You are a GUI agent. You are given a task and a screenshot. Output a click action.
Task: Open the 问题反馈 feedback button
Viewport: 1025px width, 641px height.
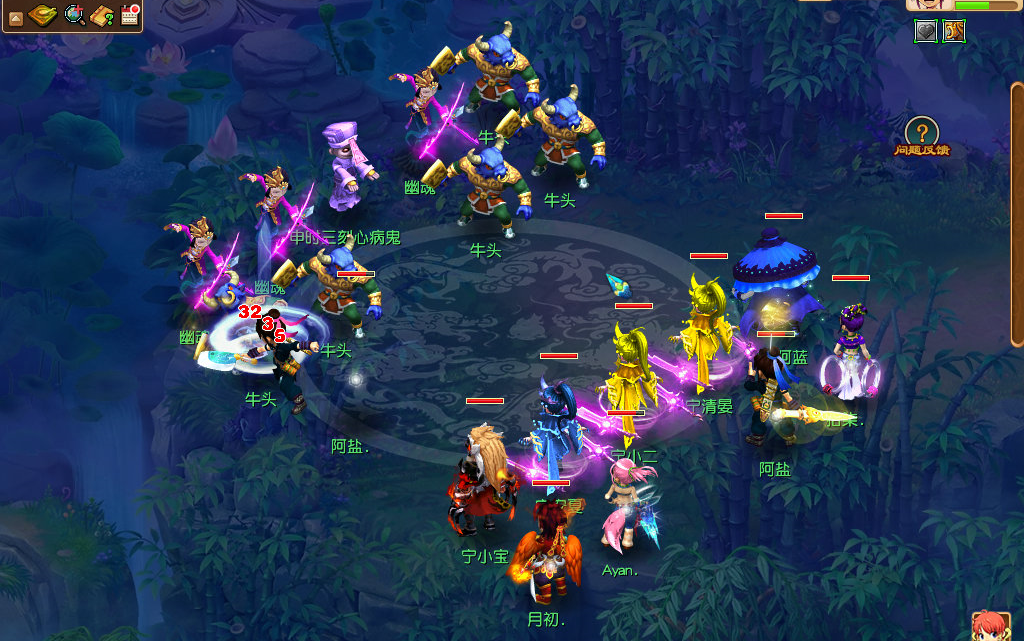point(921,136)
